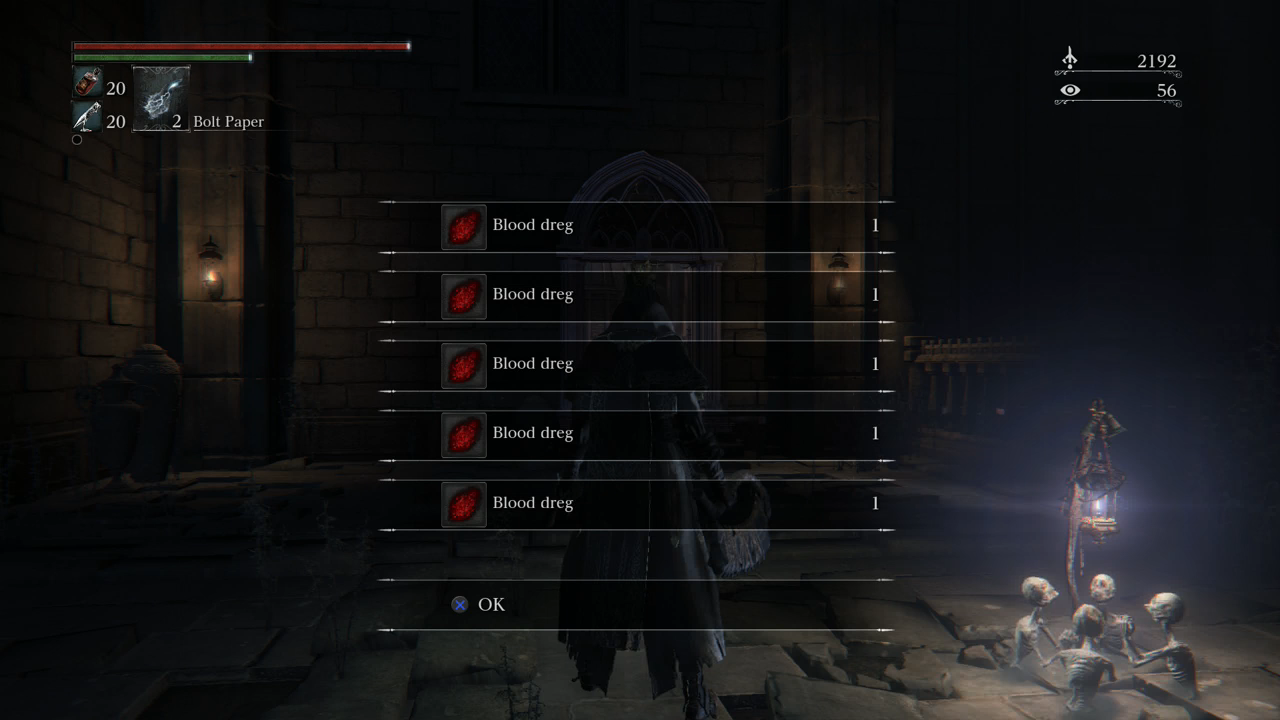The height and width of the screenshot is (720, 1280).
Task: Click the Blood Echoes counter icon
Action: [1068, 60]
